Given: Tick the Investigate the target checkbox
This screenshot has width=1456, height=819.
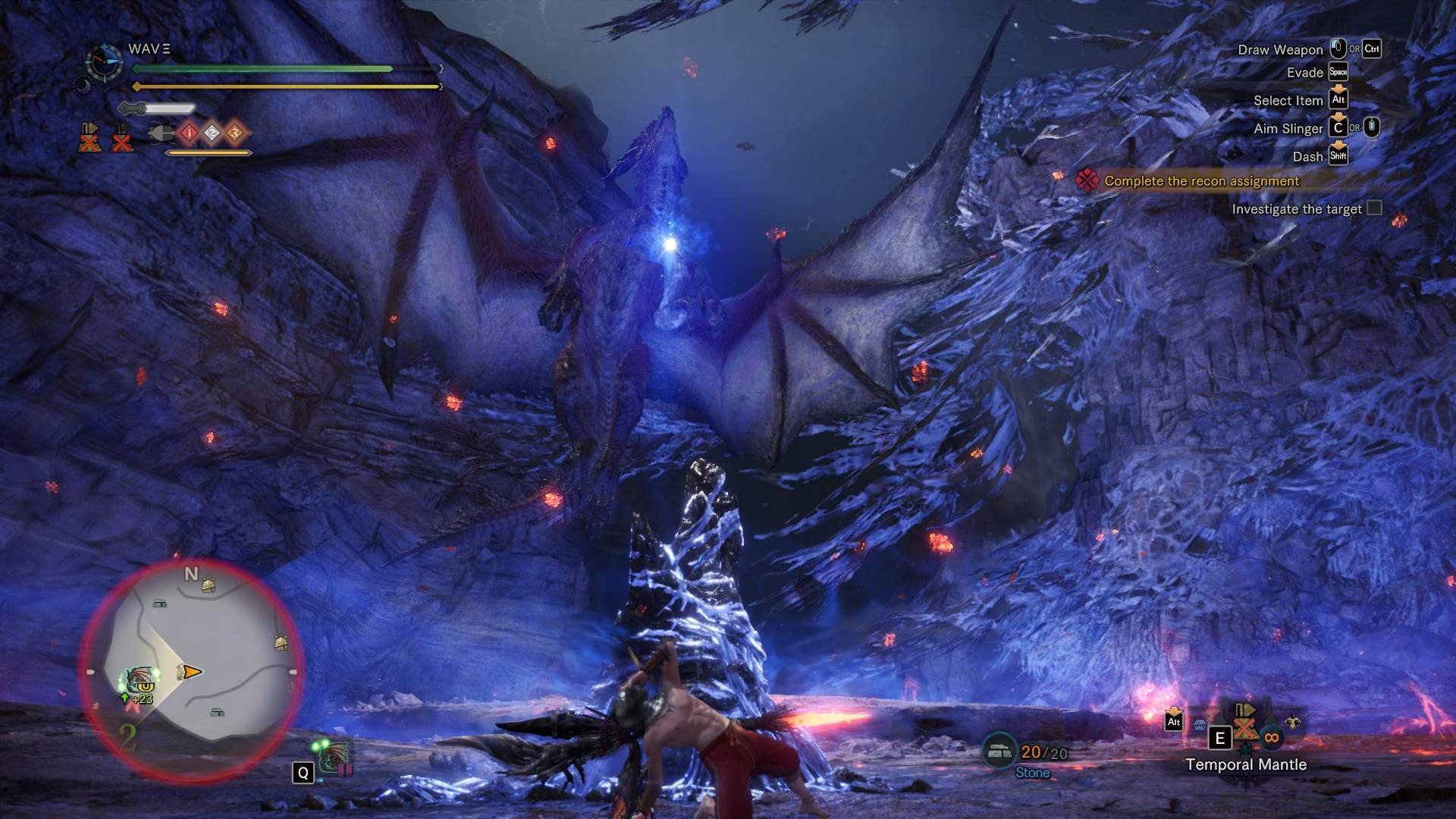Looking at the screenshot, I should point(1374,208).
